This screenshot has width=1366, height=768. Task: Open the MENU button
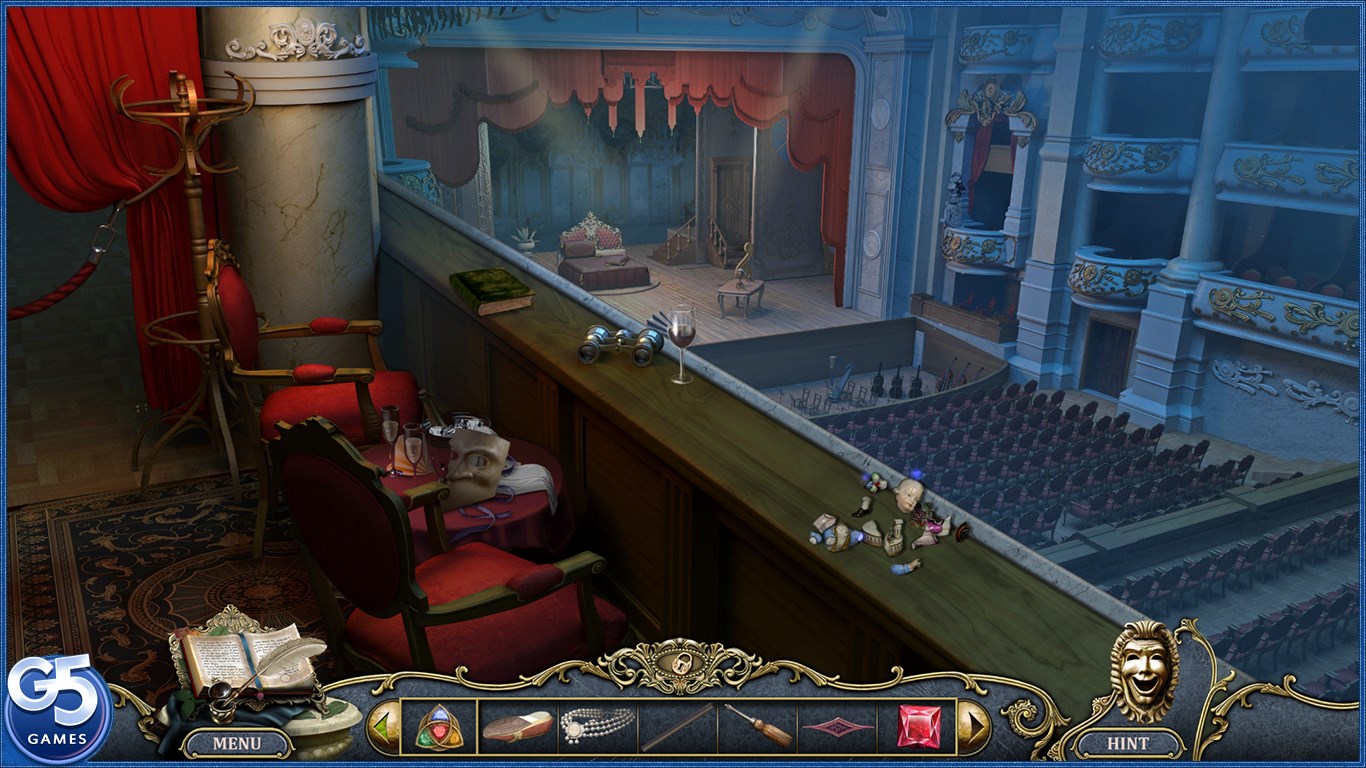pyautogui.click(x=237, y=743)
